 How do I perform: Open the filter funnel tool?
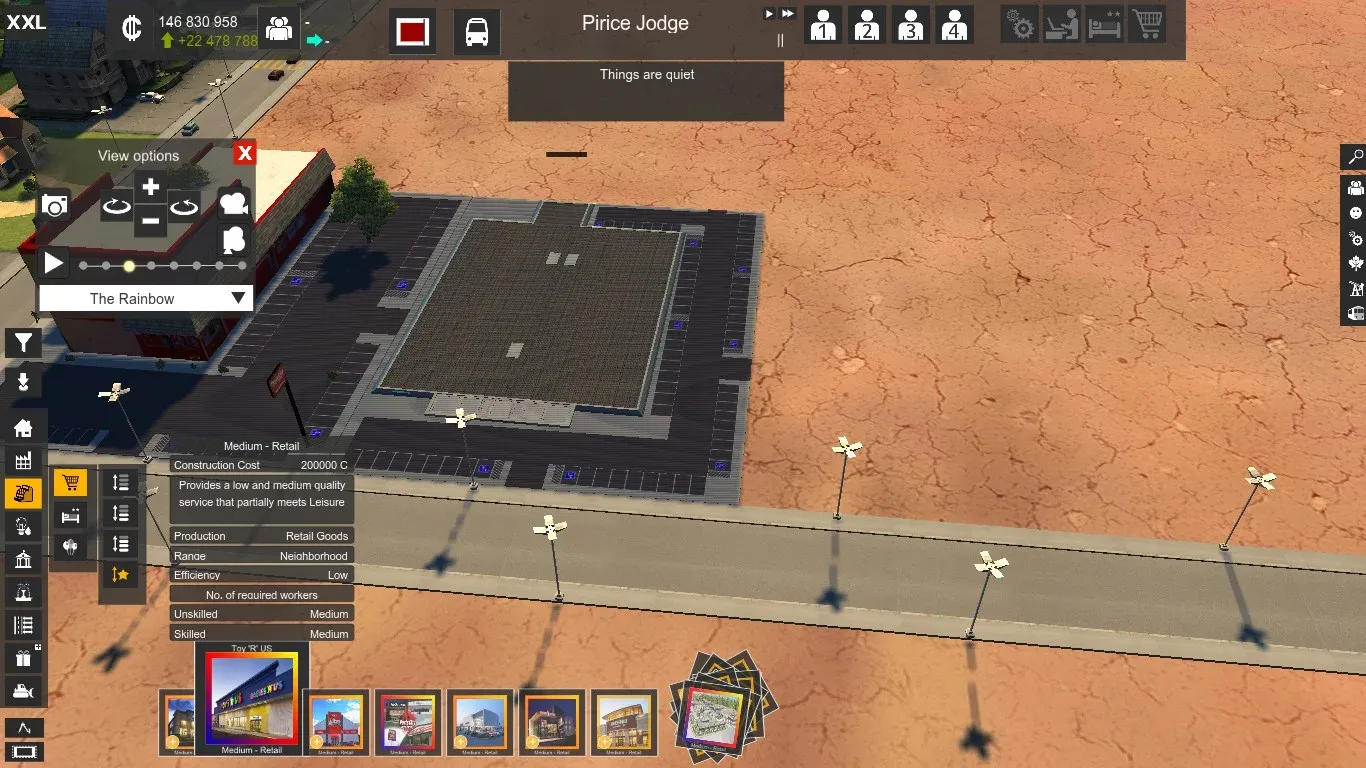[x=23, y=344]
